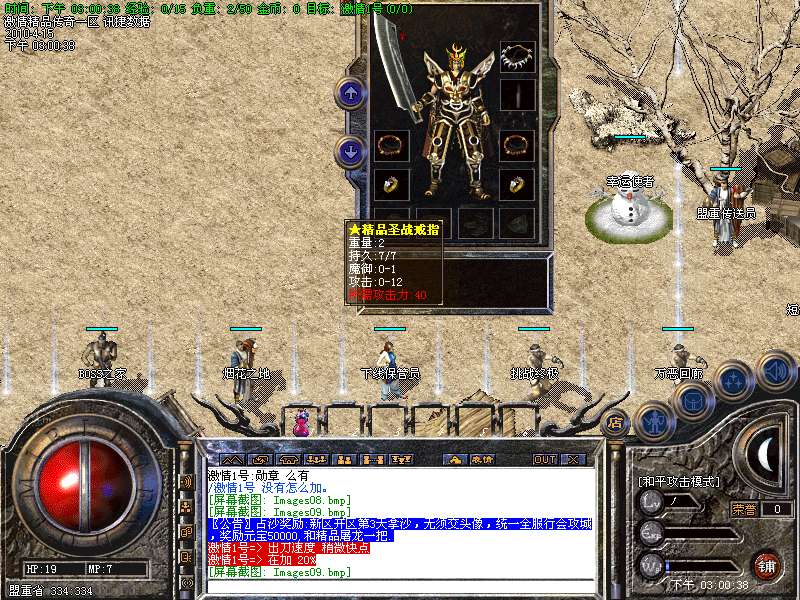Image resolution: width=800 pixels, height=600 pixels.
Task: Open the character figure round button
Action: 653,421
